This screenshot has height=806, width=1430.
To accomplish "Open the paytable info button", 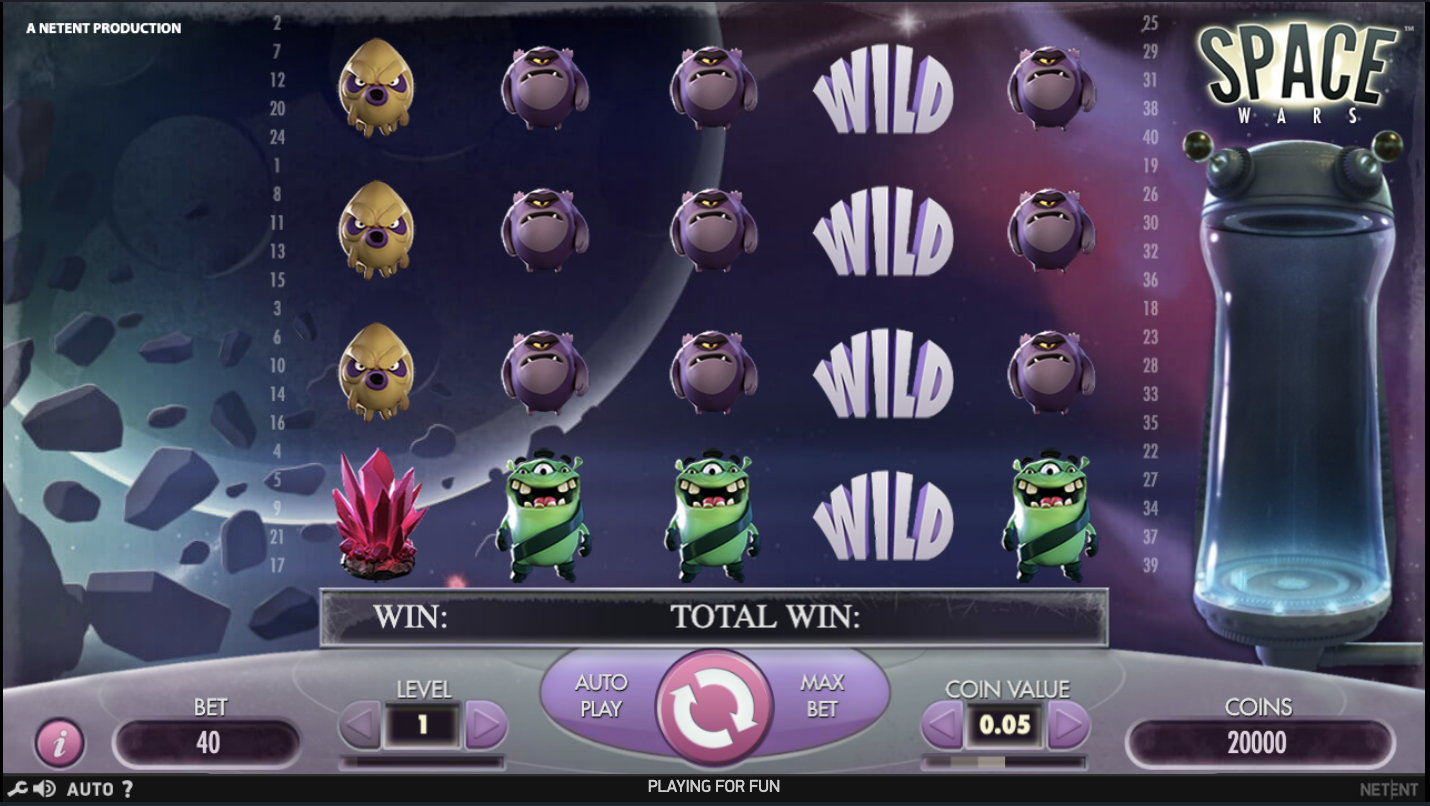I will pyautogui.click(x=60, y=743).
